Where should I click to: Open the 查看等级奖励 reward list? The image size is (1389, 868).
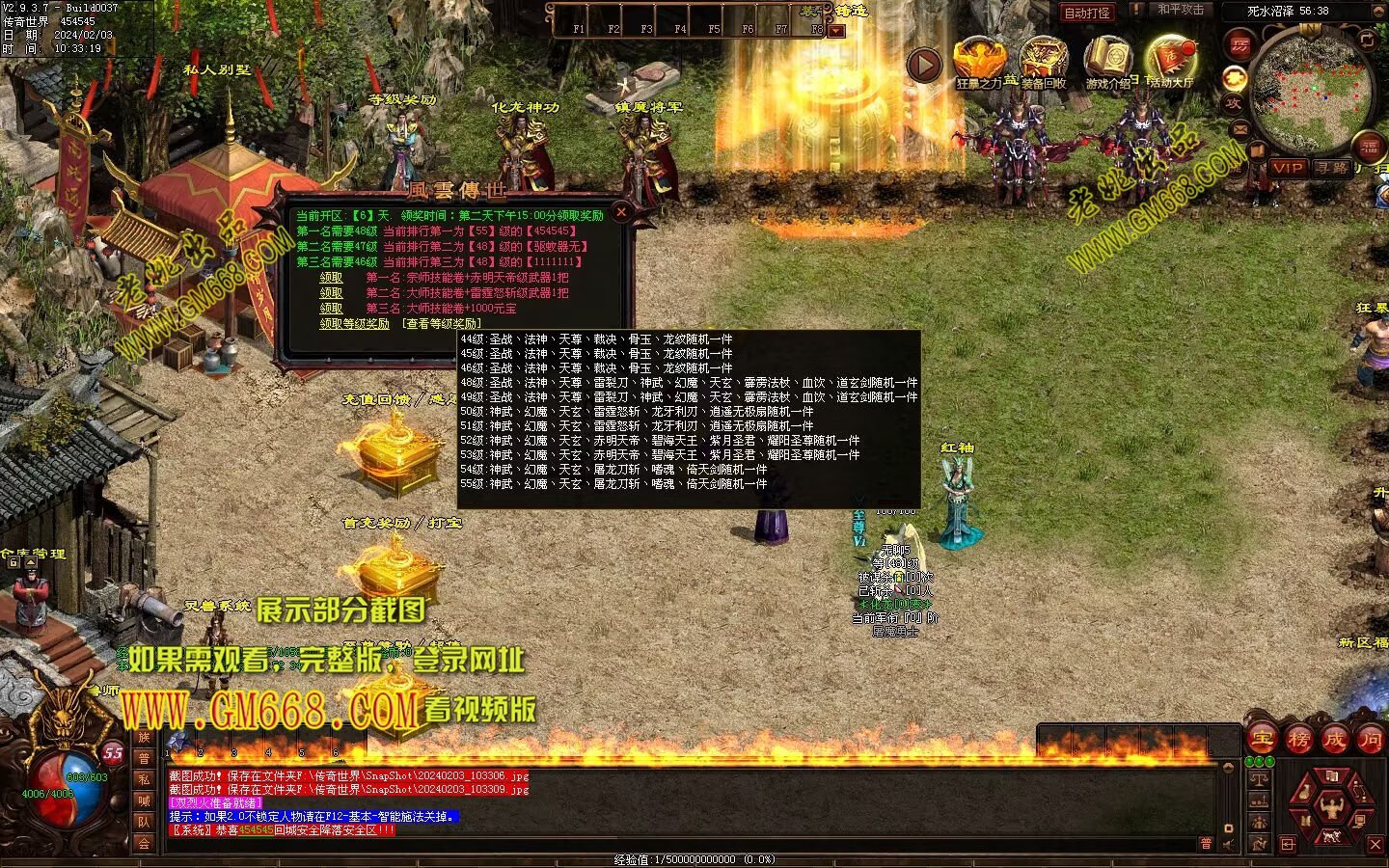(x=441, y=324)
